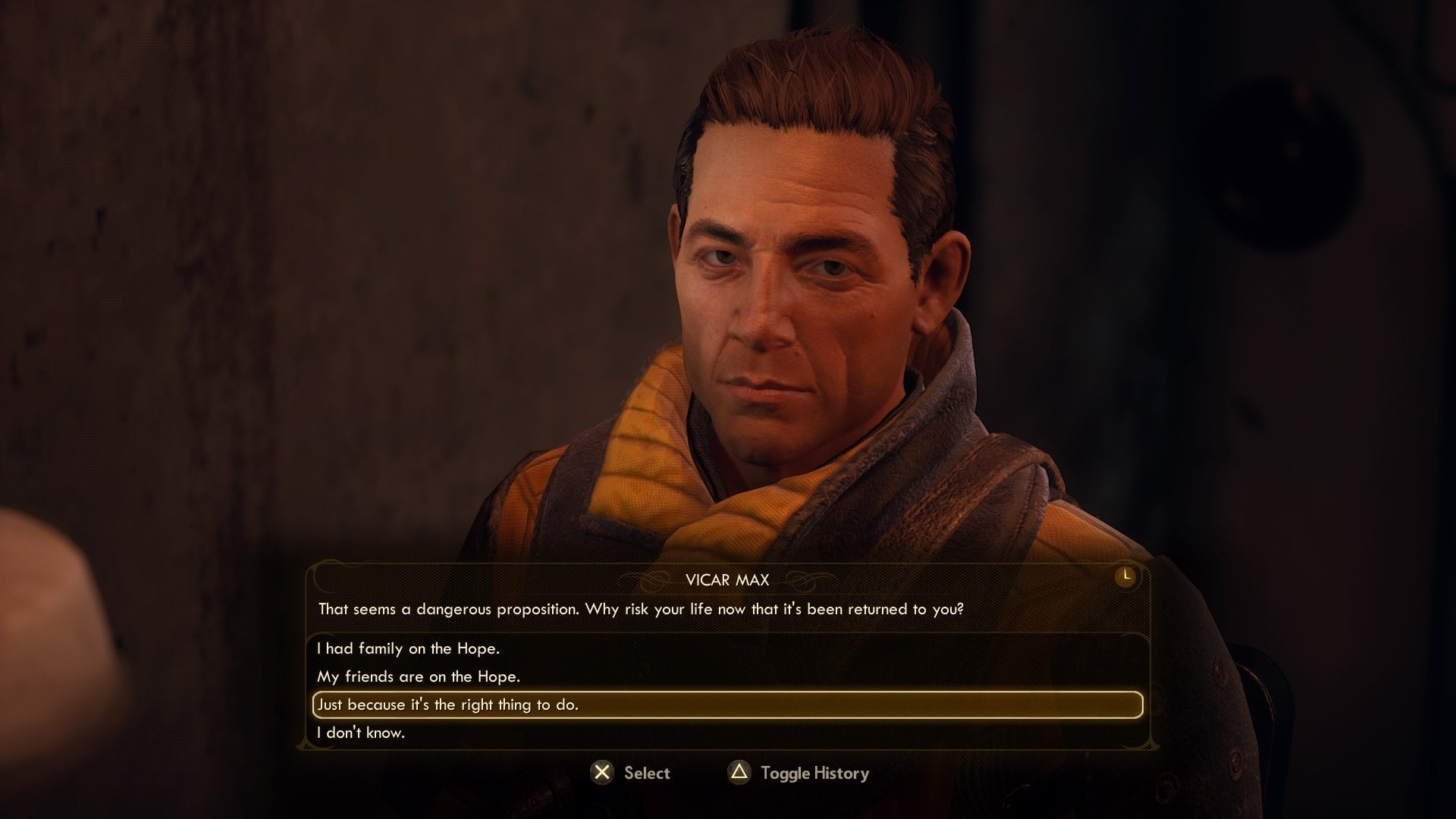Screen dimensions: 1456x819
Task: Pick "Just because it's the right thing to do."
Action: coord(447,704)
